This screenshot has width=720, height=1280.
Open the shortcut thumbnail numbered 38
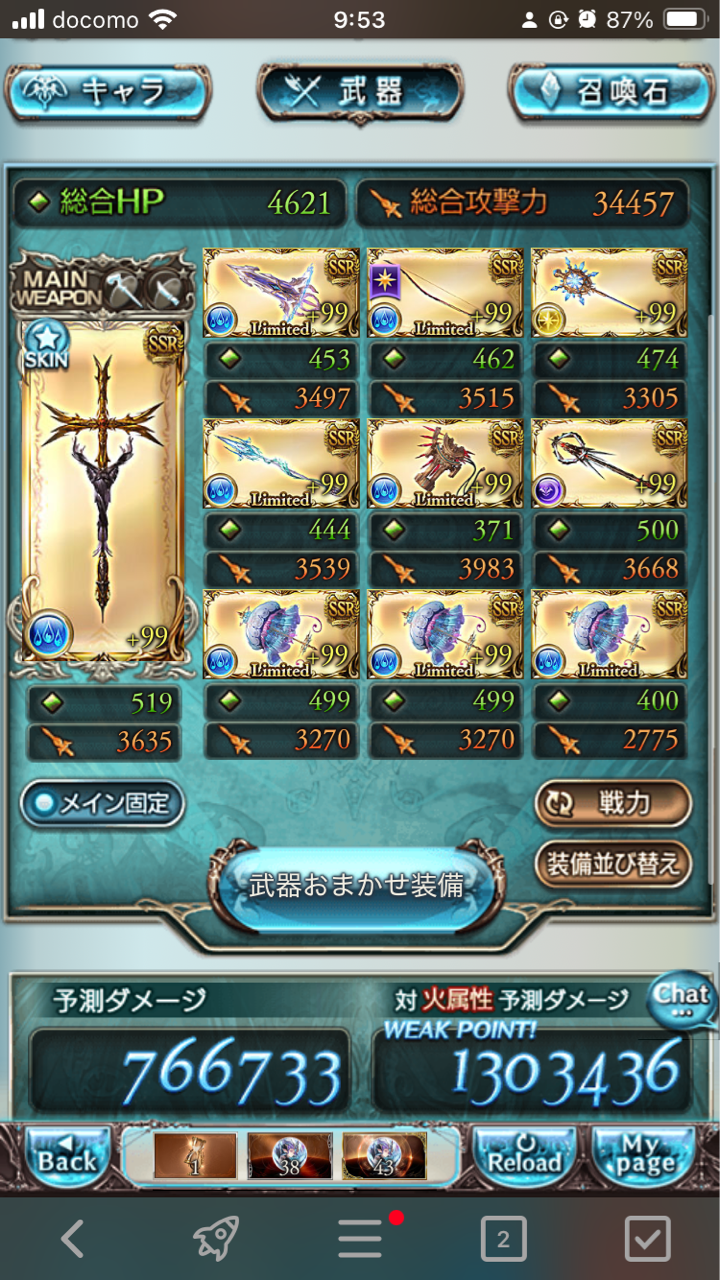coord(289,1155)
